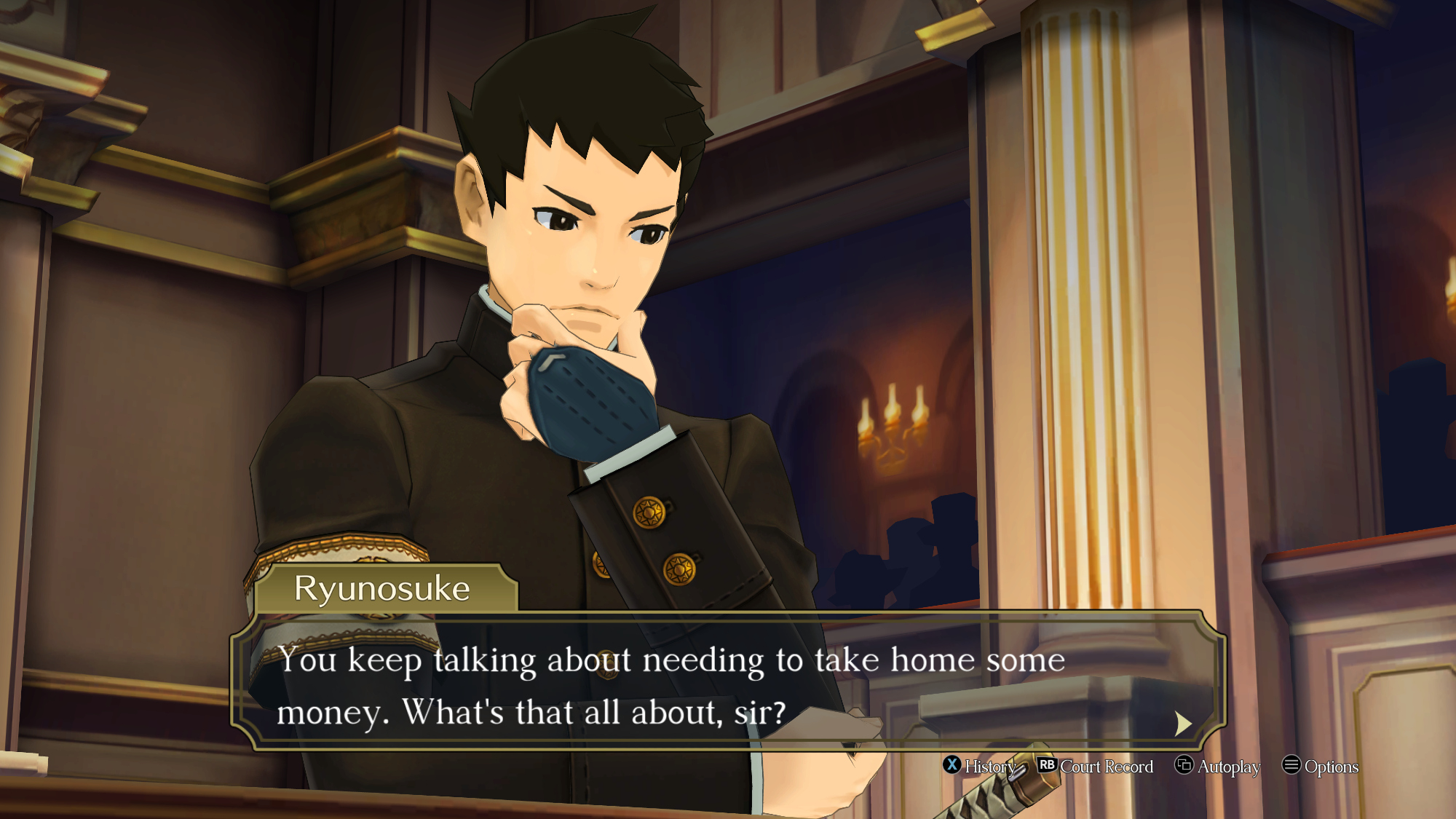Open the Options menu
The height and width of the screenshot is (819, 1456).
coord(1321,766)
